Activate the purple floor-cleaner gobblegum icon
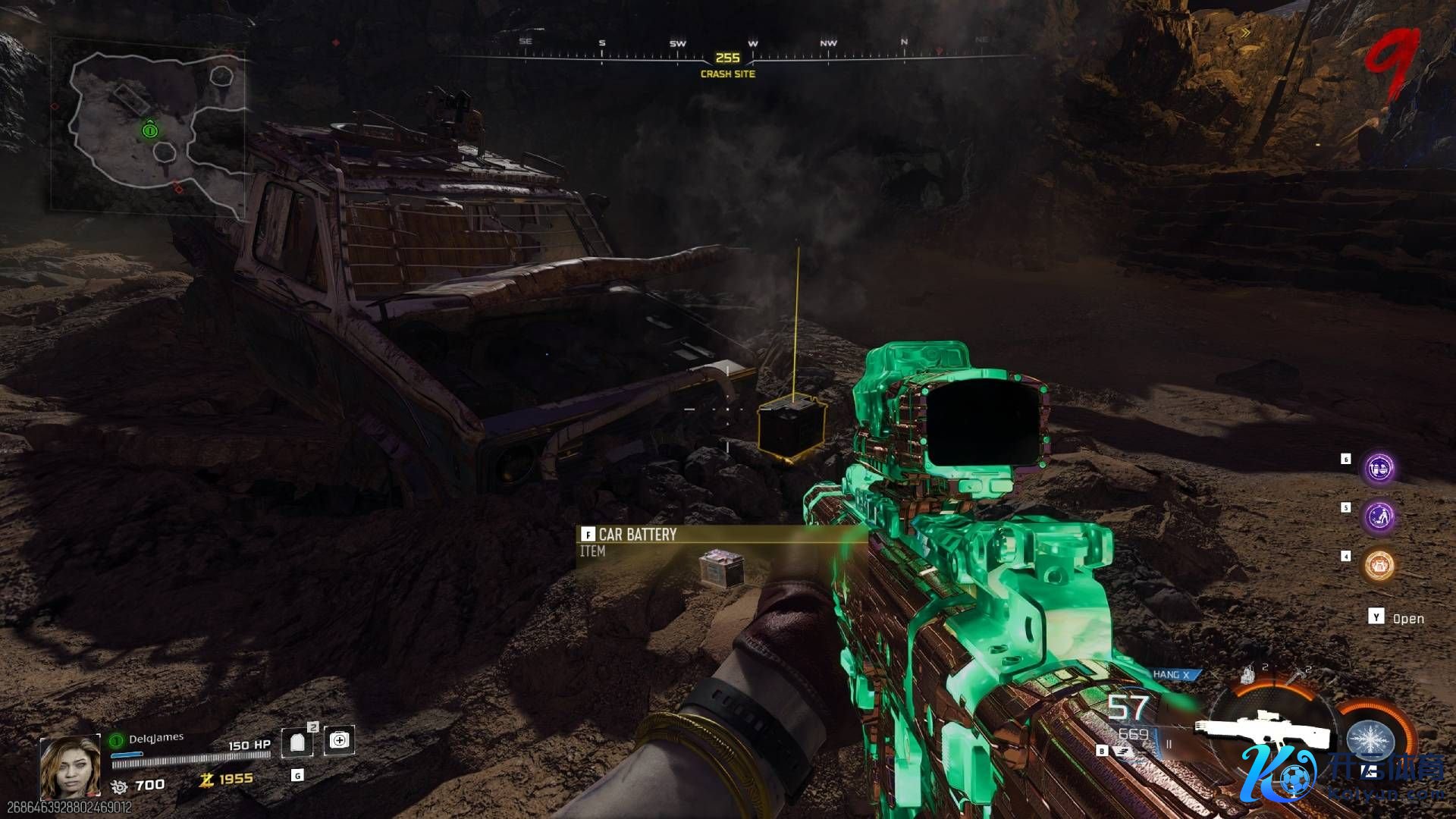The width and height of the screenshot is (1456, 819). tap(1379, 516)
